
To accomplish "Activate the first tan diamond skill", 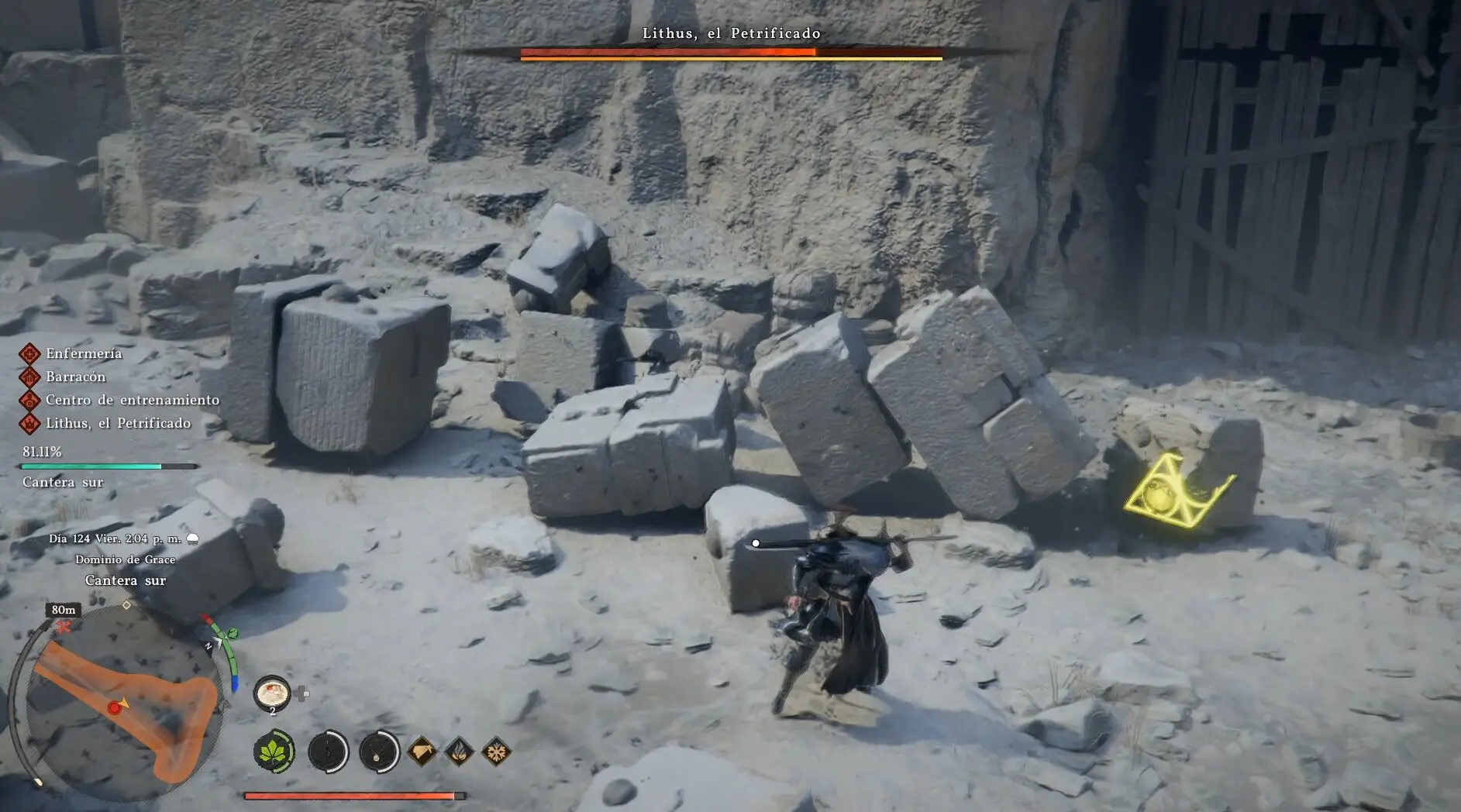I will point(422,752).
